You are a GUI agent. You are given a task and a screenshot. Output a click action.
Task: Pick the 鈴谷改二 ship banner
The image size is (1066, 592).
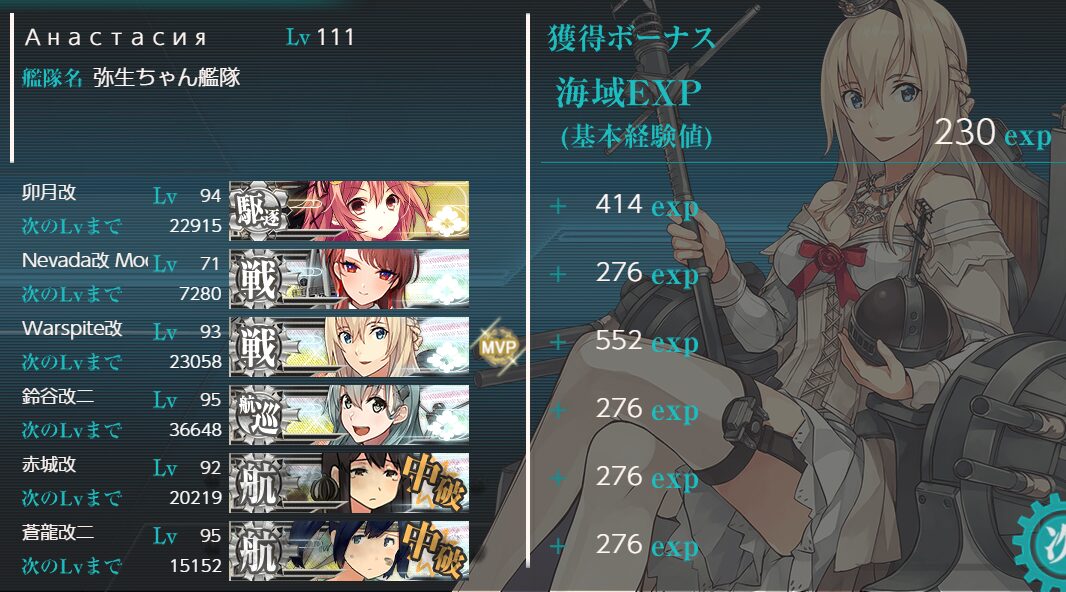pos(349,413)
